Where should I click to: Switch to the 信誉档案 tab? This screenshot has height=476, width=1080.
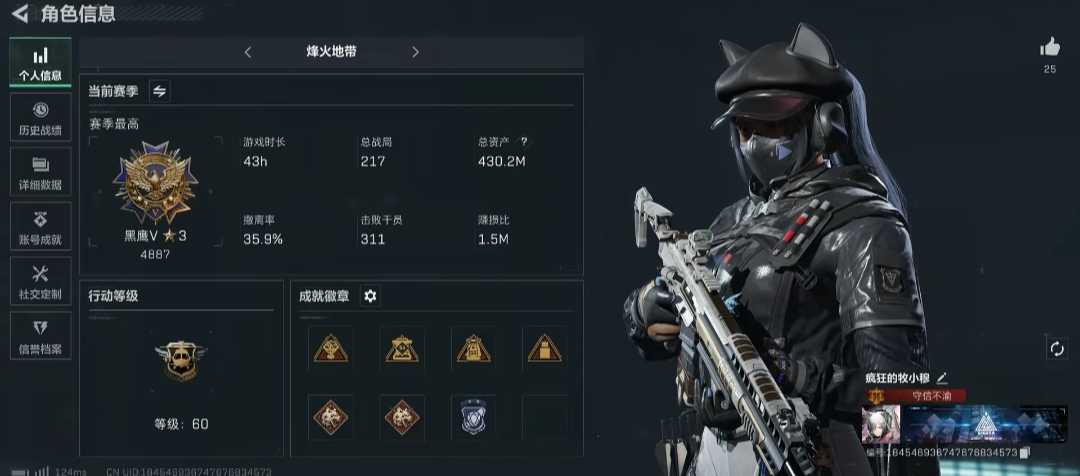(x=40, y=337)
